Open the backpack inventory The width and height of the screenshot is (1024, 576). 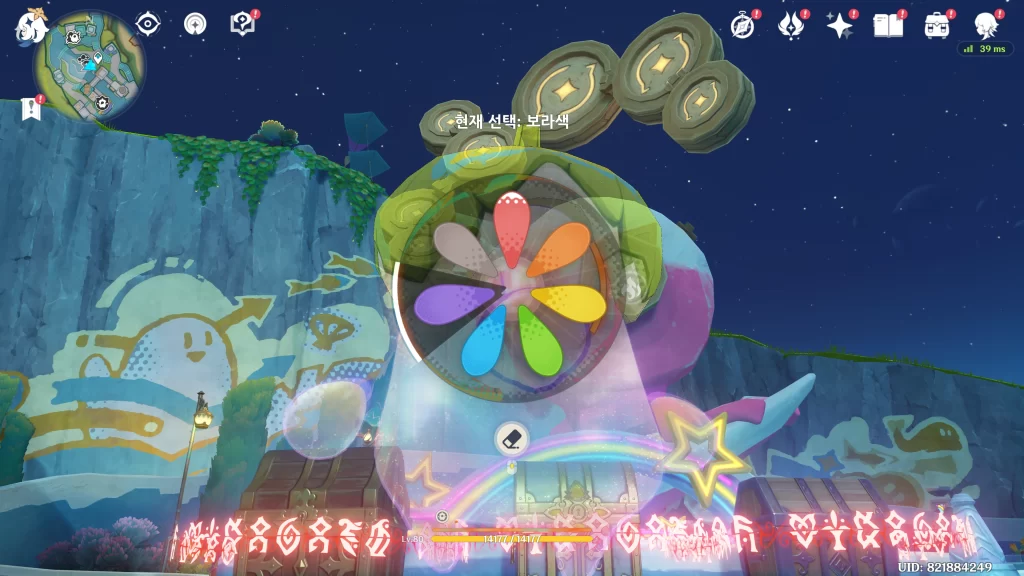(936, 26)
